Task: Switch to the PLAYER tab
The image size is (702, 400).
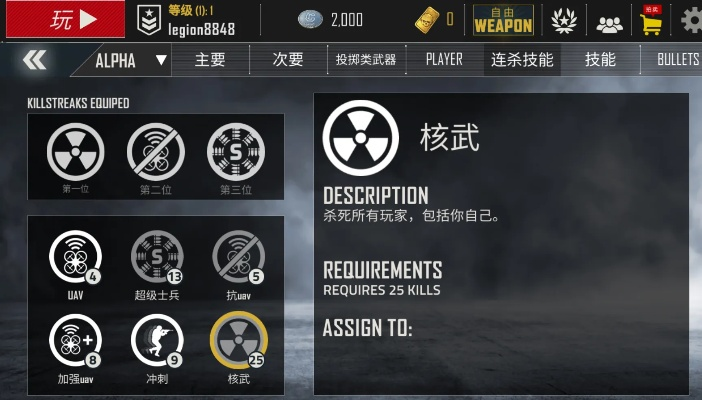Action: 444,60
